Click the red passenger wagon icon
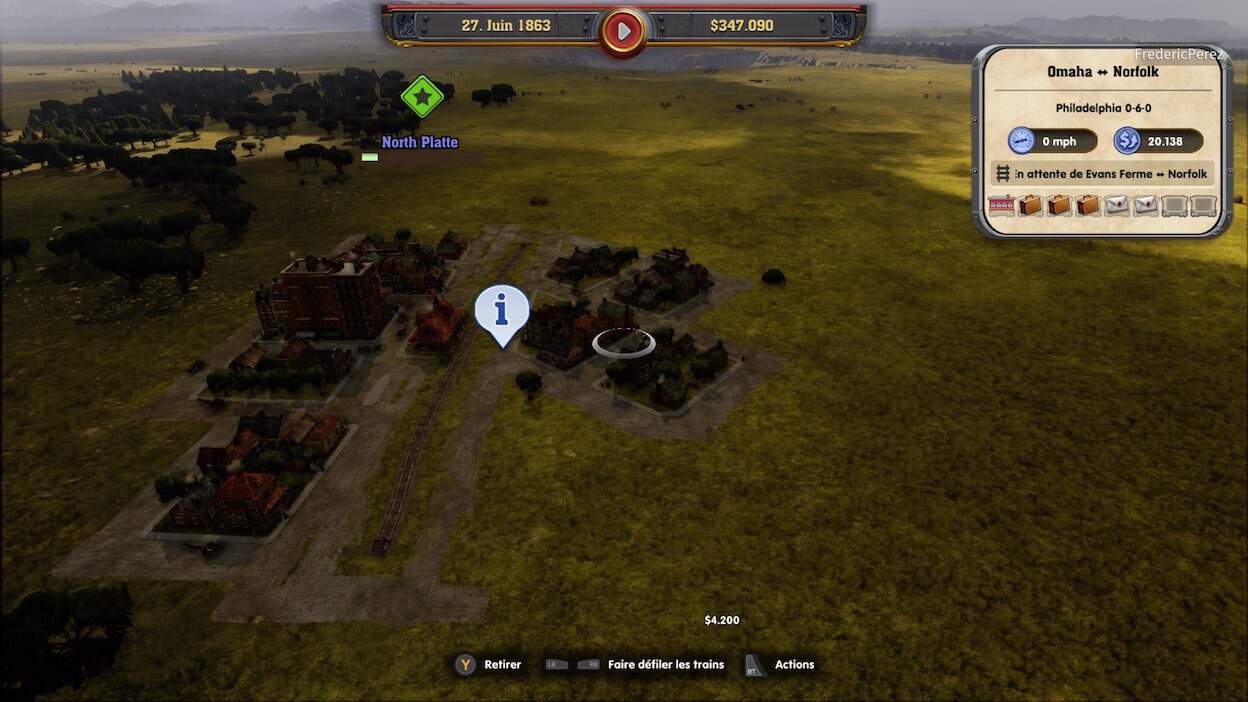Screen dimensions: 1248x702 coord(1001,205)
